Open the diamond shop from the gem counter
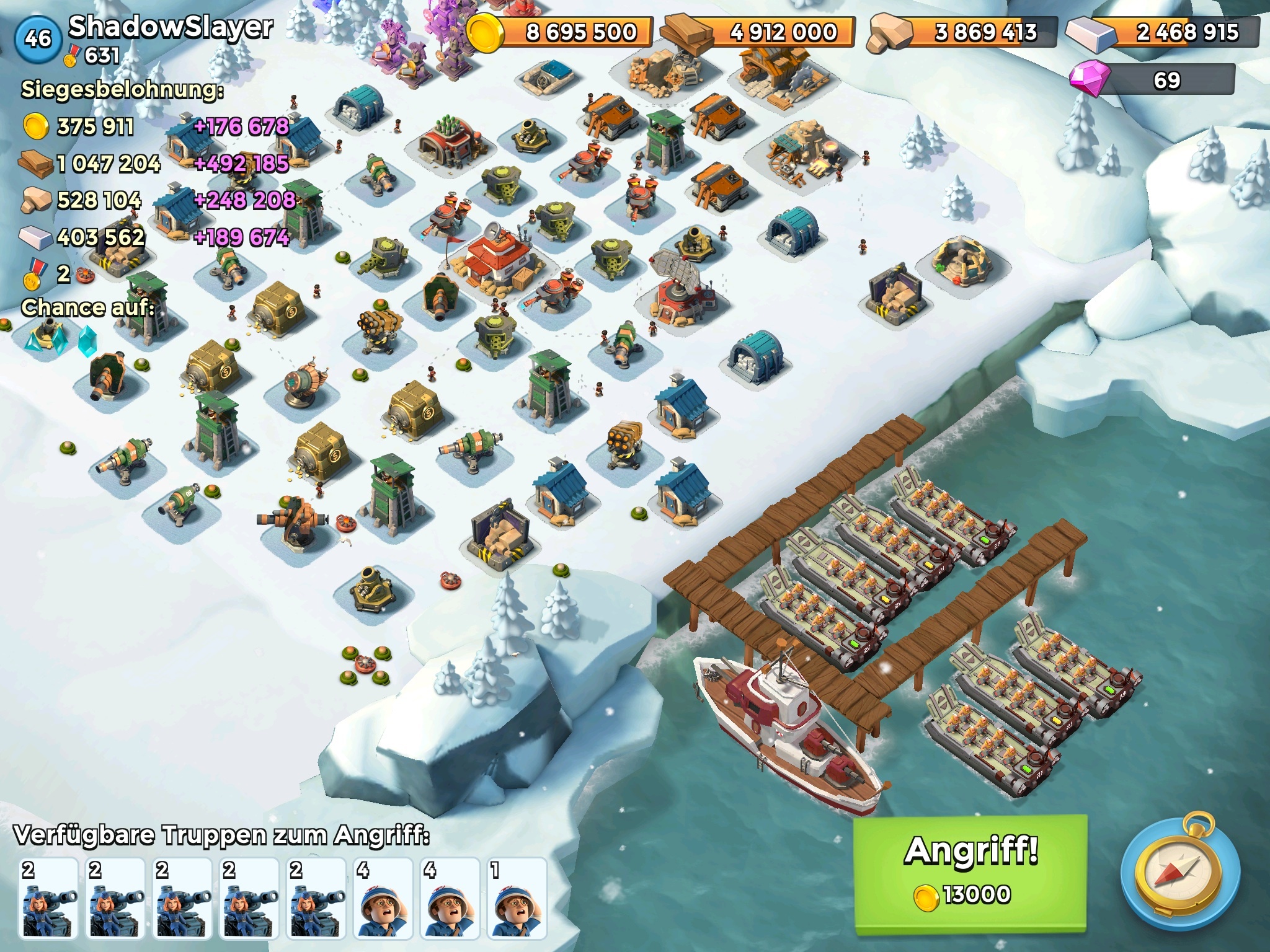This screenshot has width=1270, height=952. 1152,81
